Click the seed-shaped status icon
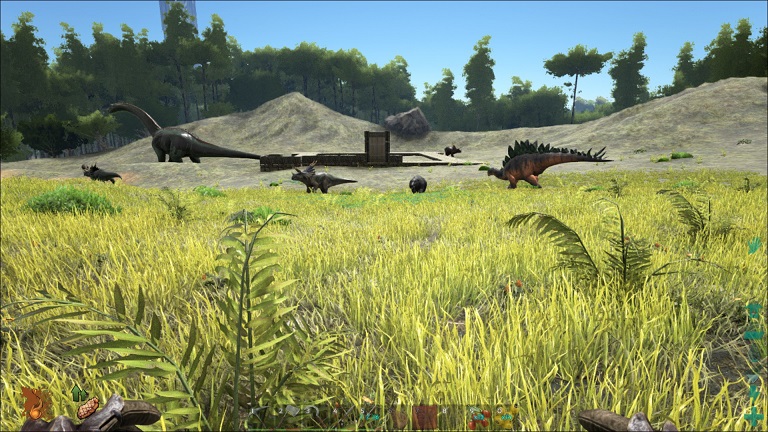This screenshot has height=432, width=768. 88,409
